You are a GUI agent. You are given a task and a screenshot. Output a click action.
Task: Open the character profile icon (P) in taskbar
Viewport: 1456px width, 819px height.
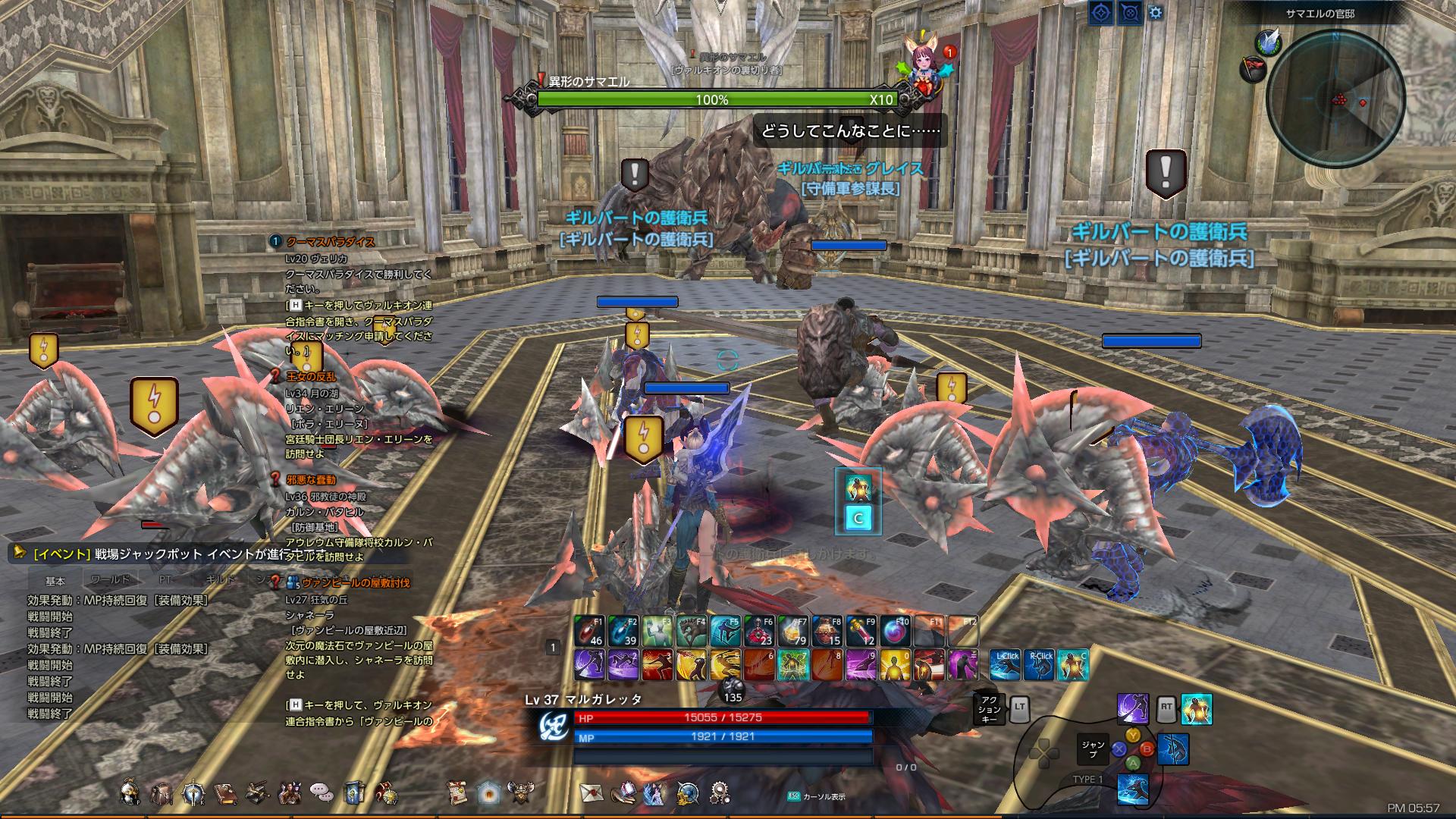[x=129, y=793]
